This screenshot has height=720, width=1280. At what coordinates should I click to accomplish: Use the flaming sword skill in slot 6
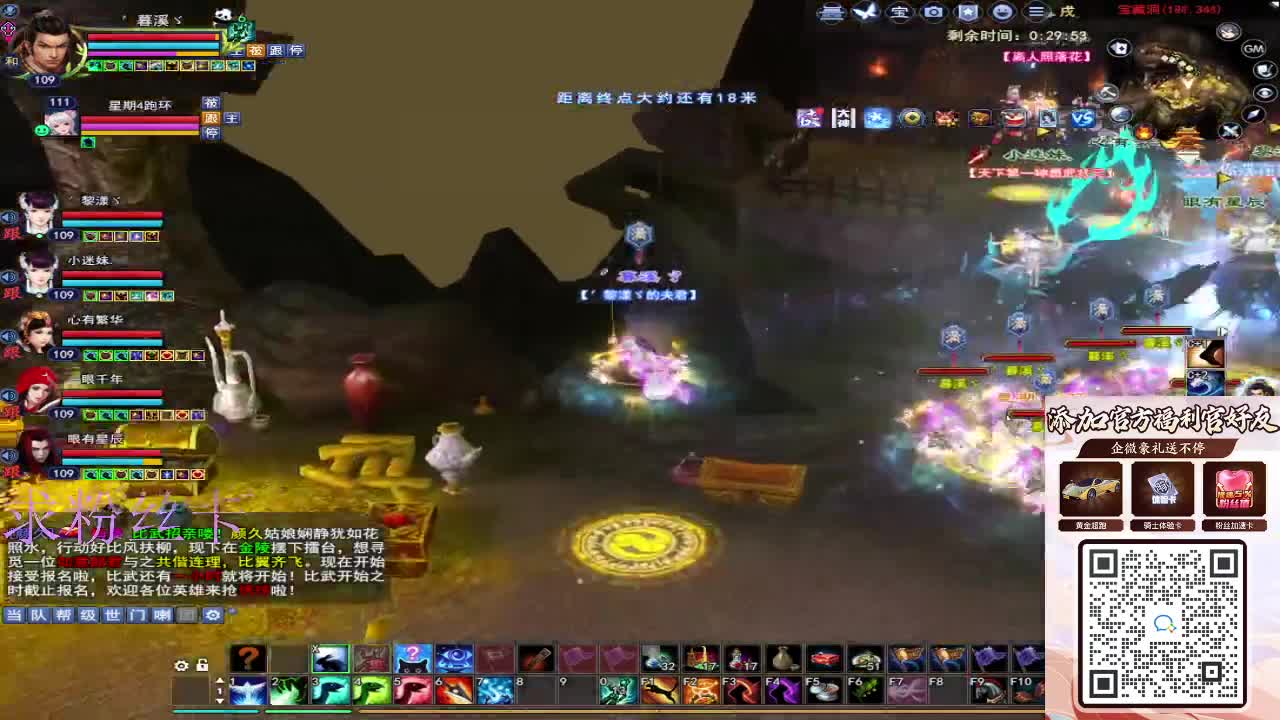tap(452, 690)
